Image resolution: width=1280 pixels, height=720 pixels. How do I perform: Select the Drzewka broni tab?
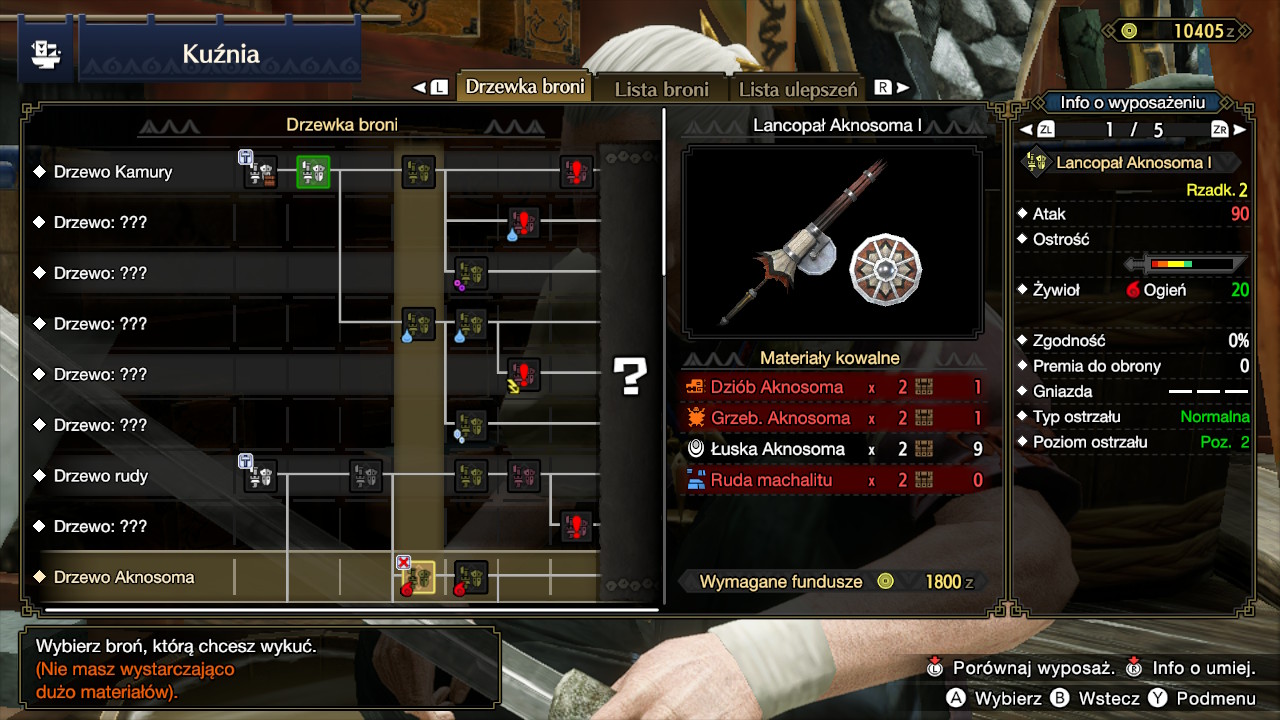tap(525, 87)
